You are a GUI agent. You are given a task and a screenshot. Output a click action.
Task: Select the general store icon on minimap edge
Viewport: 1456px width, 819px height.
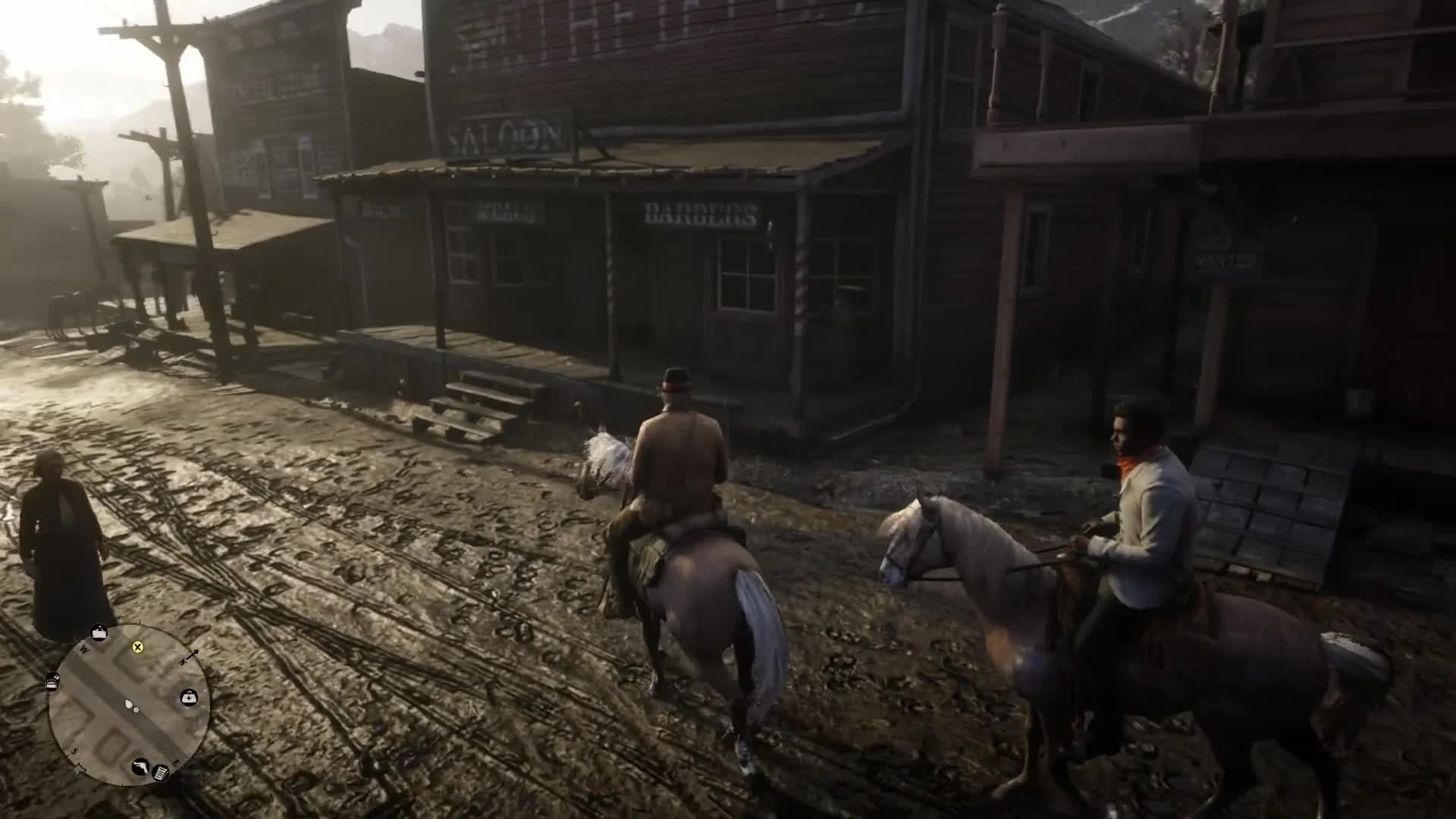coord(52,682)
